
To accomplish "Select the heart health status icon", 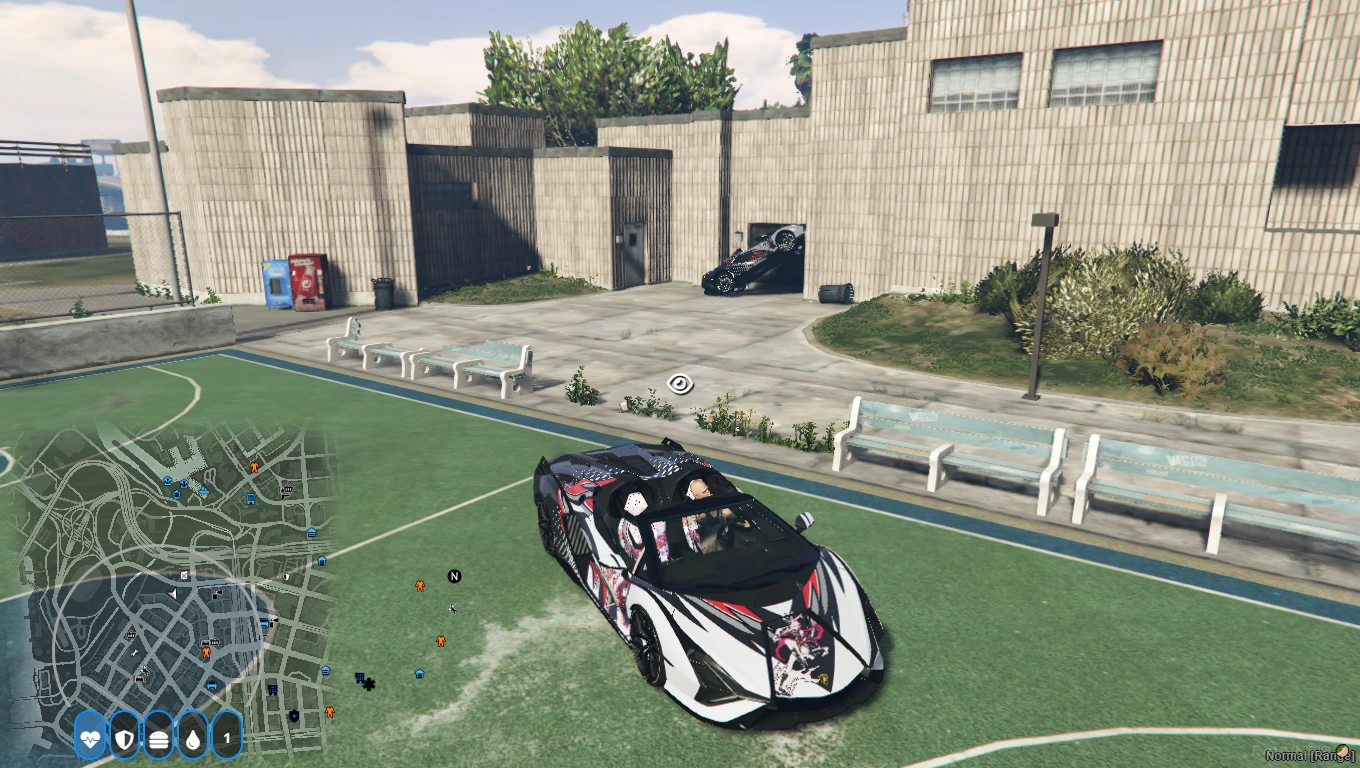I will click(90, 738).
